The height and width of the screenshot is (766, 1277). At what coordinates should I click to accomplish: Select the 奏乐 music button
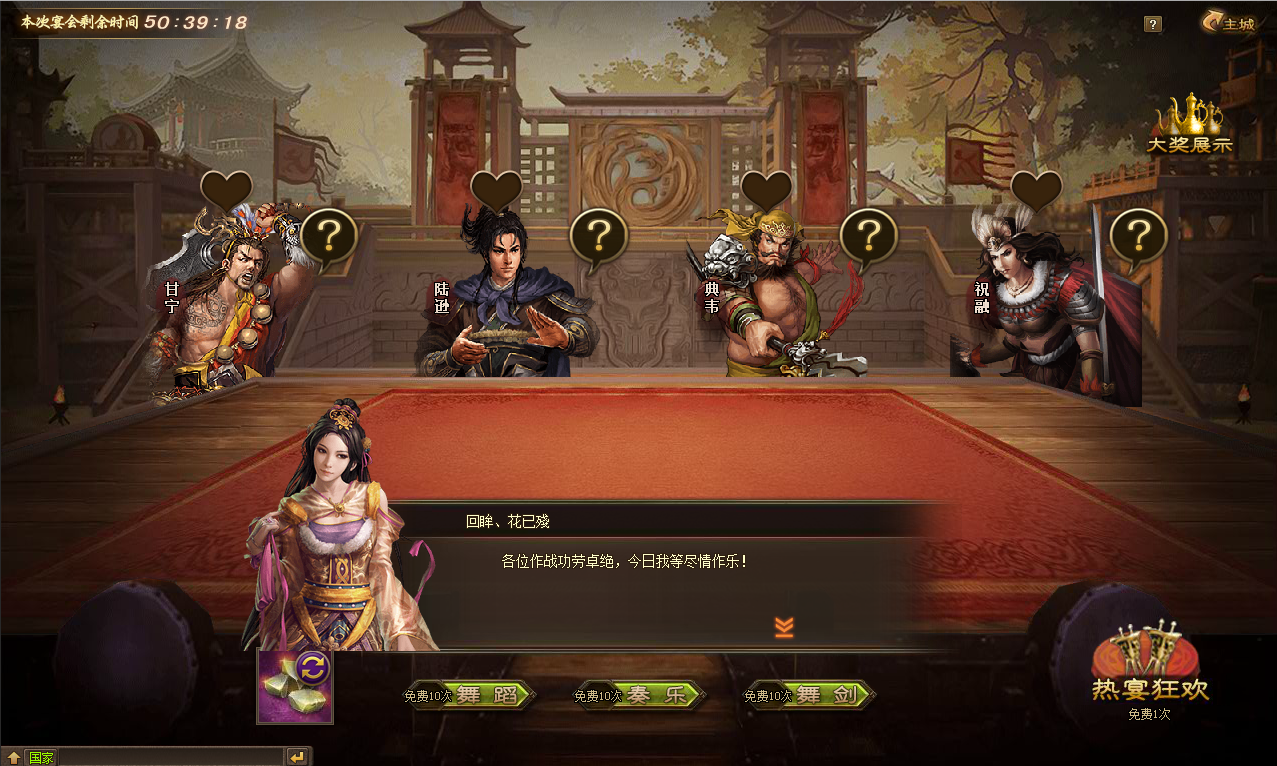tap(656, 696)
